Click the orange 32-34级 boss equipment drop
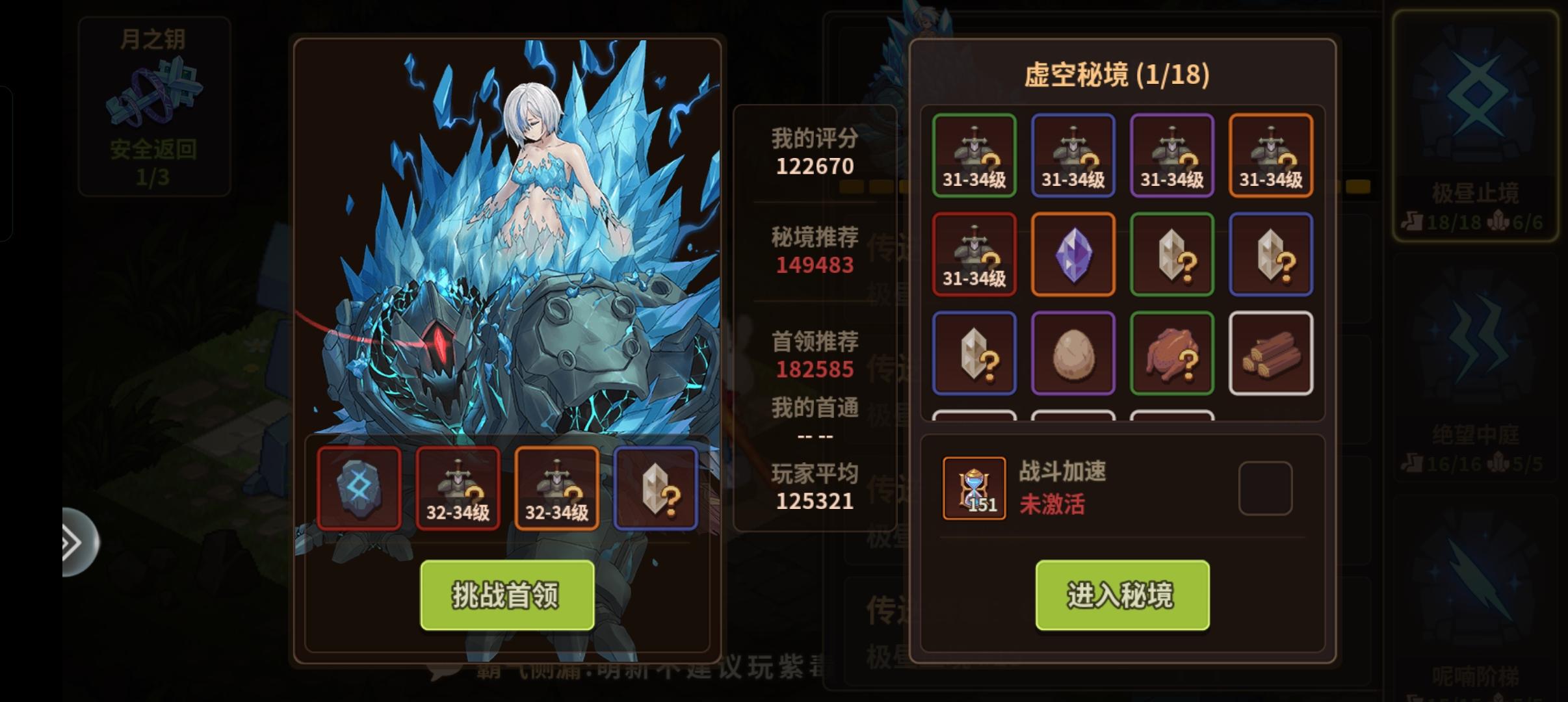This screenshot has height=702, width=1568. point(557,489)
